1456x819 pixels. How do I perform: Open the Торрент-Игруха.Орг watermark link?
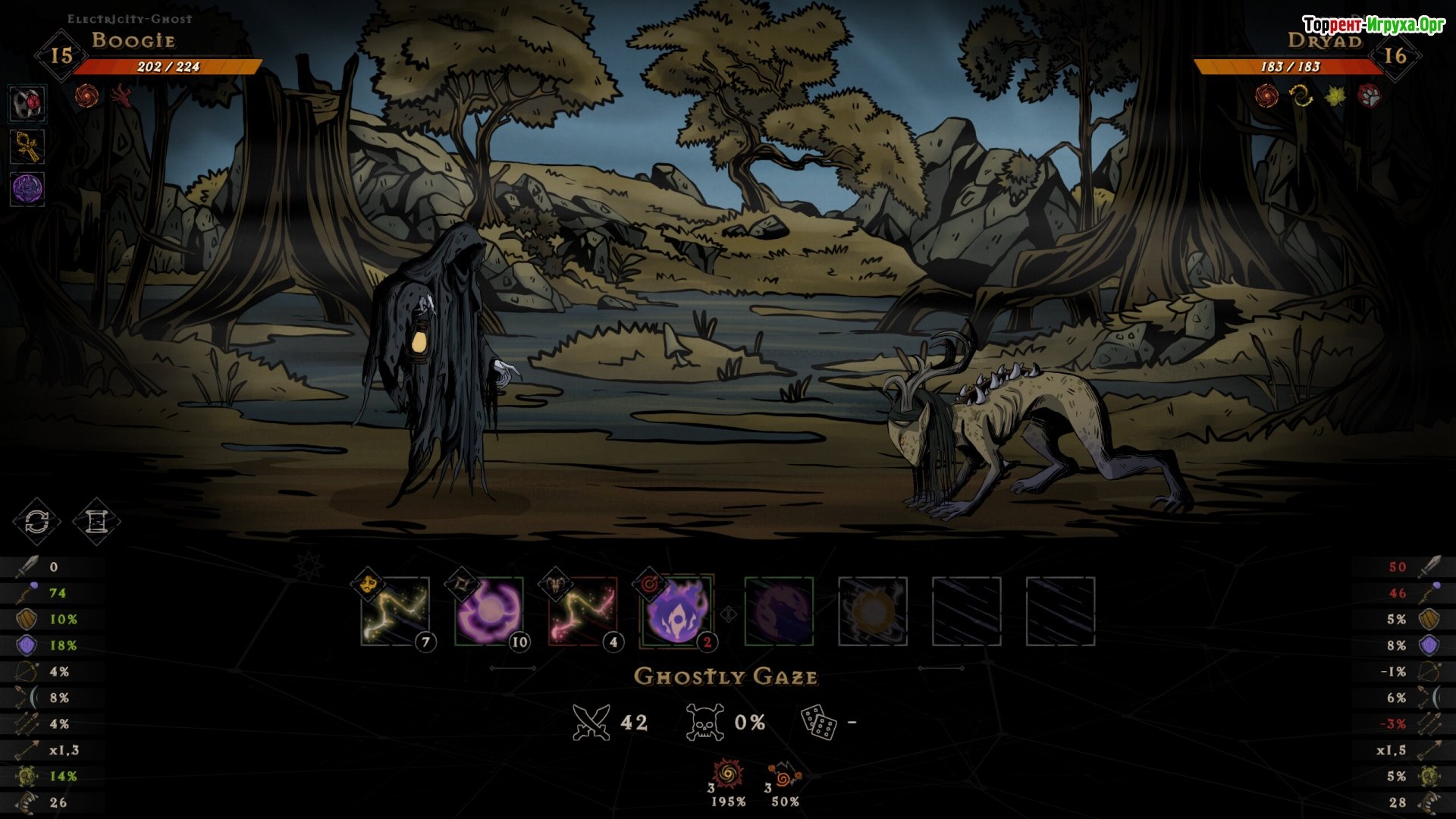click(1373, 25)
